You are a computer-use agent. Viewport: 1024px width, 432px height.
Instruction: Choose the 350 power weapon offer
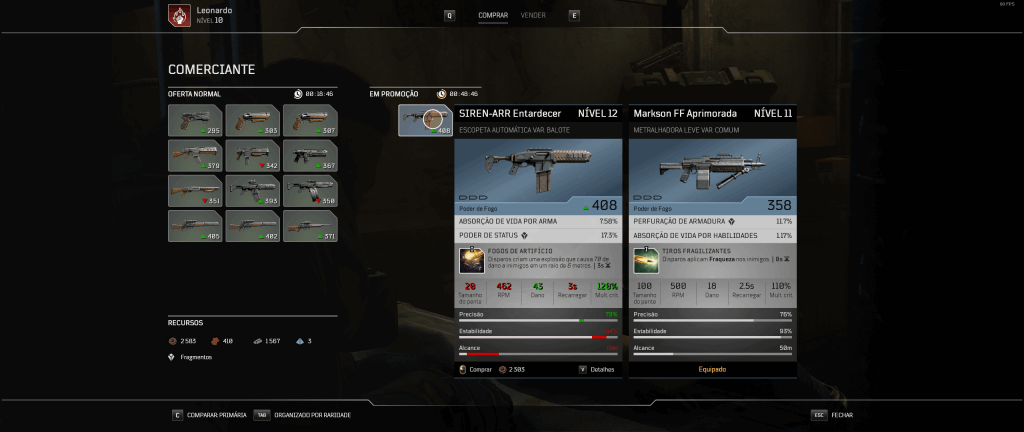[309, 190]
